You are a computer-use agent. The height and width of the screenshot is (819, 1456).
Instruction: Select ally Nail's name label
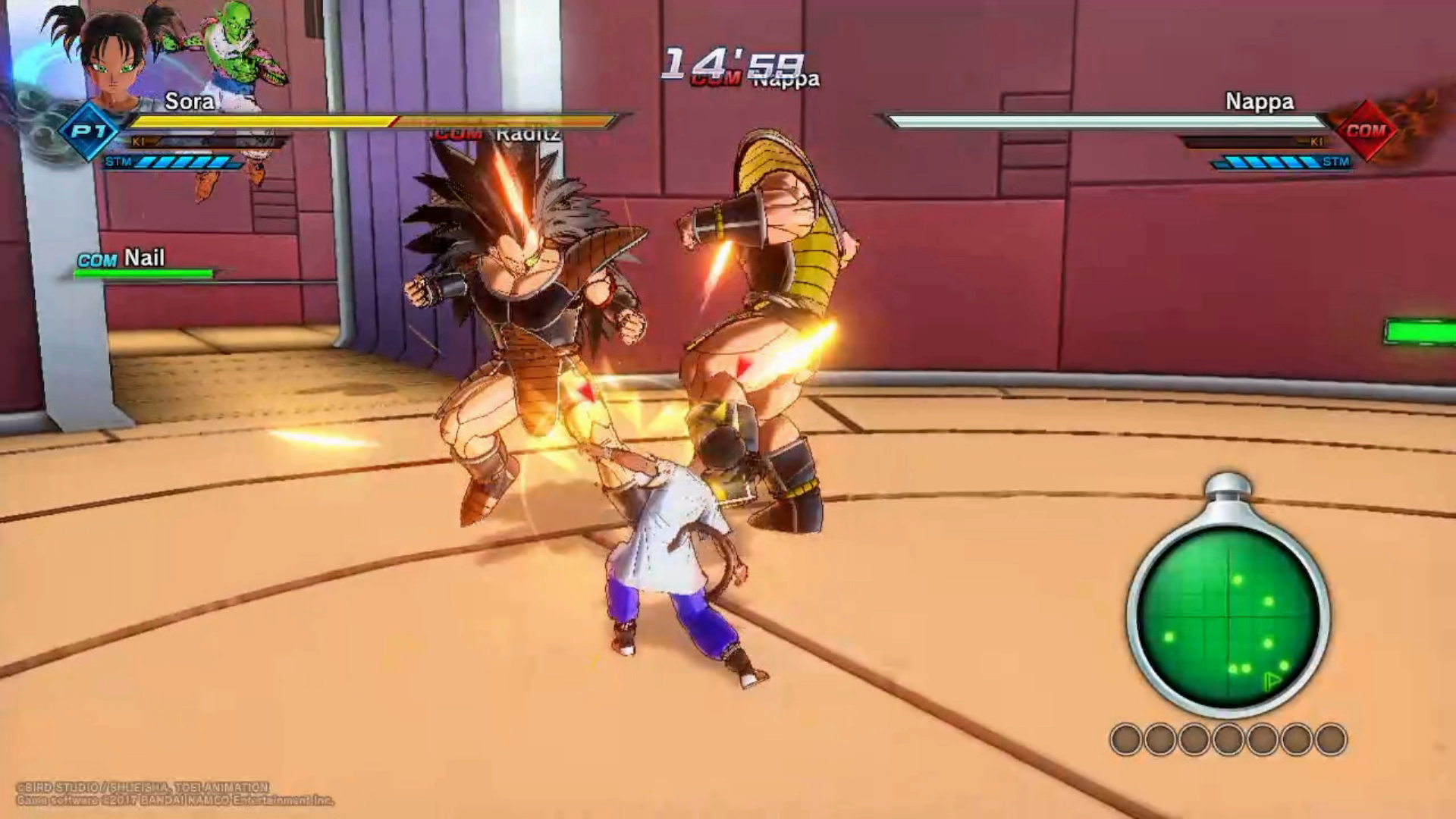click(143, 258)
